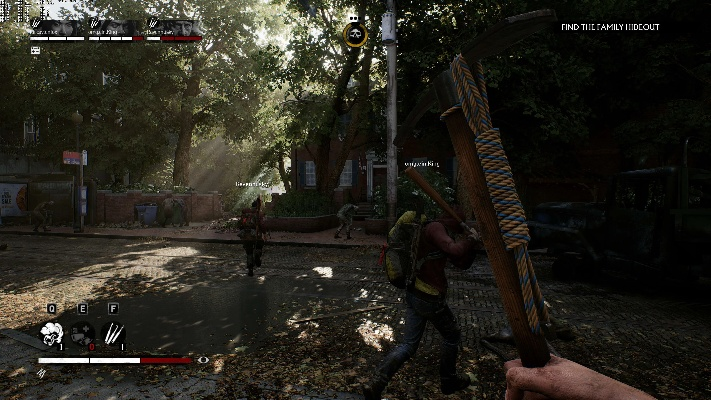Select the middle teammate portrait card

point(116,29)
